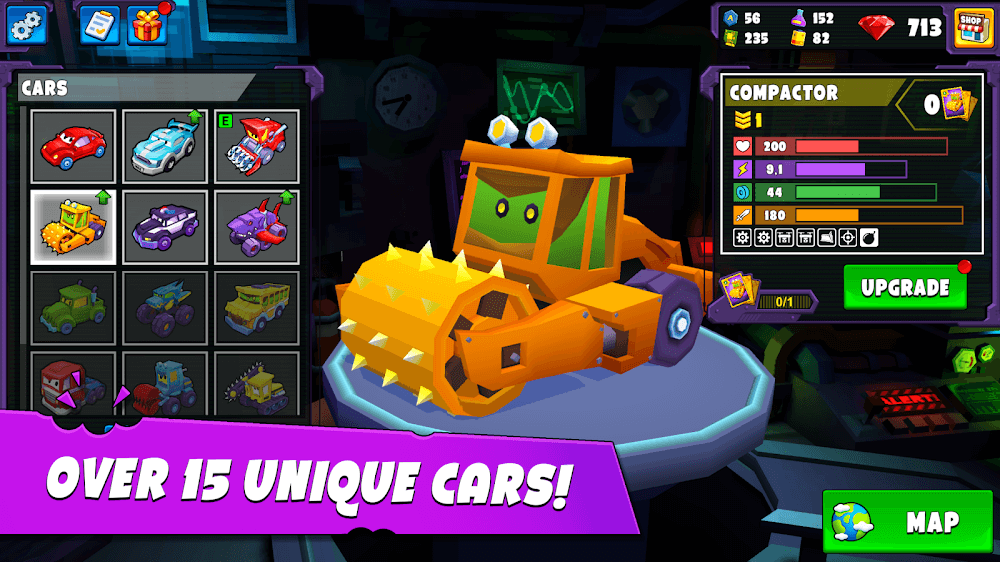This screenshot has width=1000, height=562.
Task: Claim the gift box reward
Action: point(147,25)
